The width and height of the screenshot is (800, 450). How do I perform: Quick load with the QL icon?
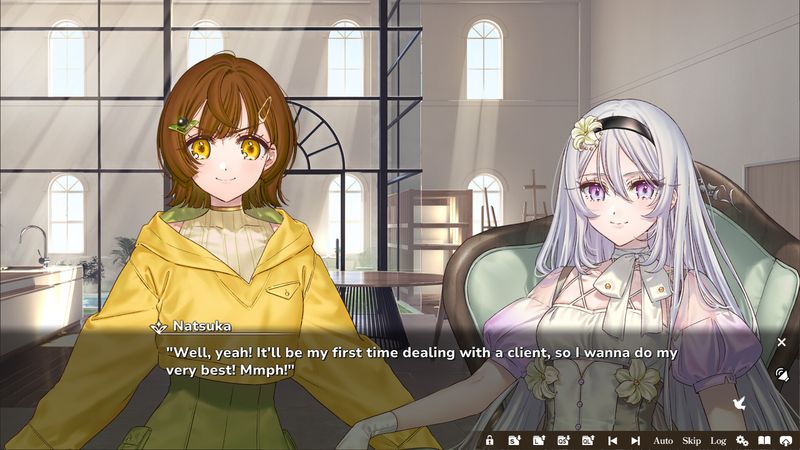click(x=587, y=440)
